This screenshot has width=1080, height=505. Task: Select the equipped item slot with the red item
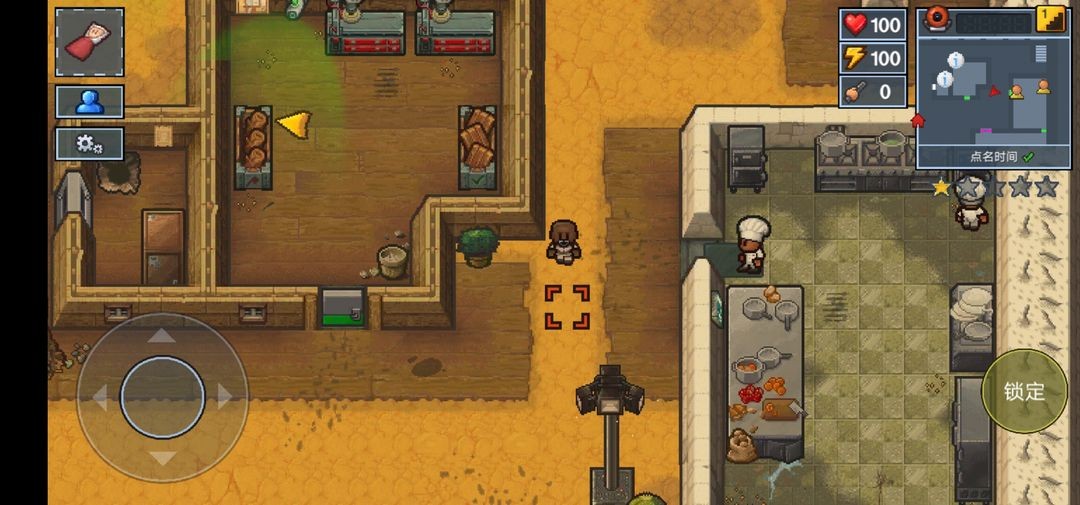point(90,42)
